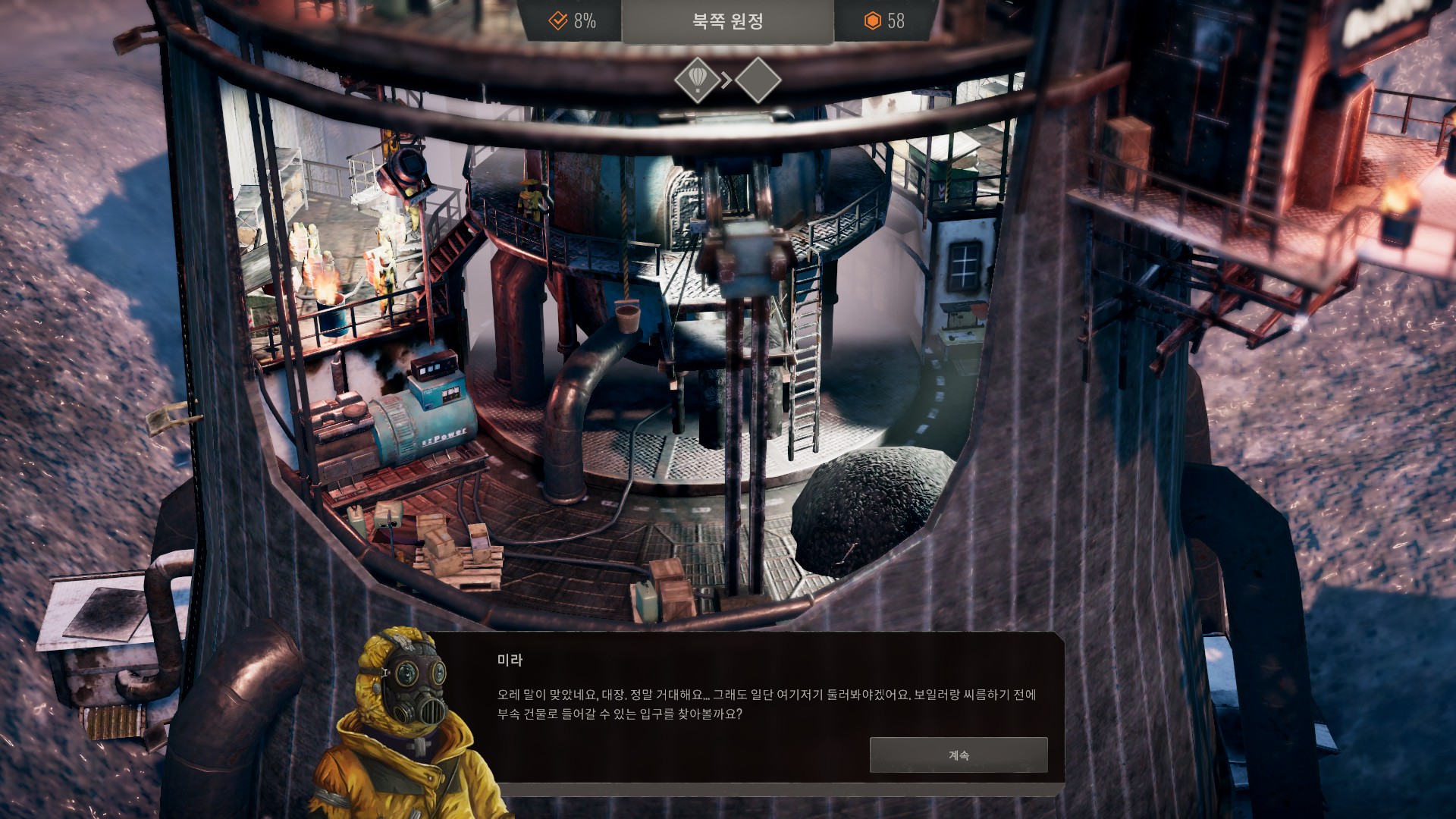This screenshot has width=1456, height=819.
Task: Select the balloon diamond objective marker
Action: pos(697,80)
